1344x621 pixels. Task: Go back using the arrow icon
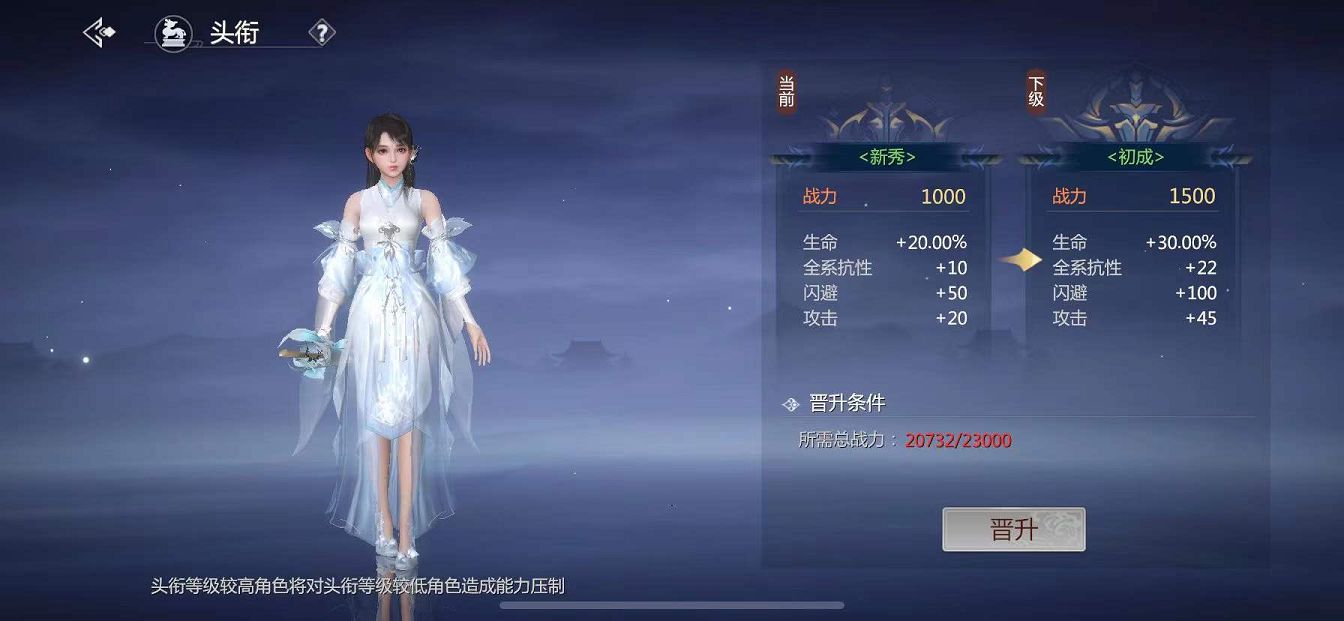[98, 33]
